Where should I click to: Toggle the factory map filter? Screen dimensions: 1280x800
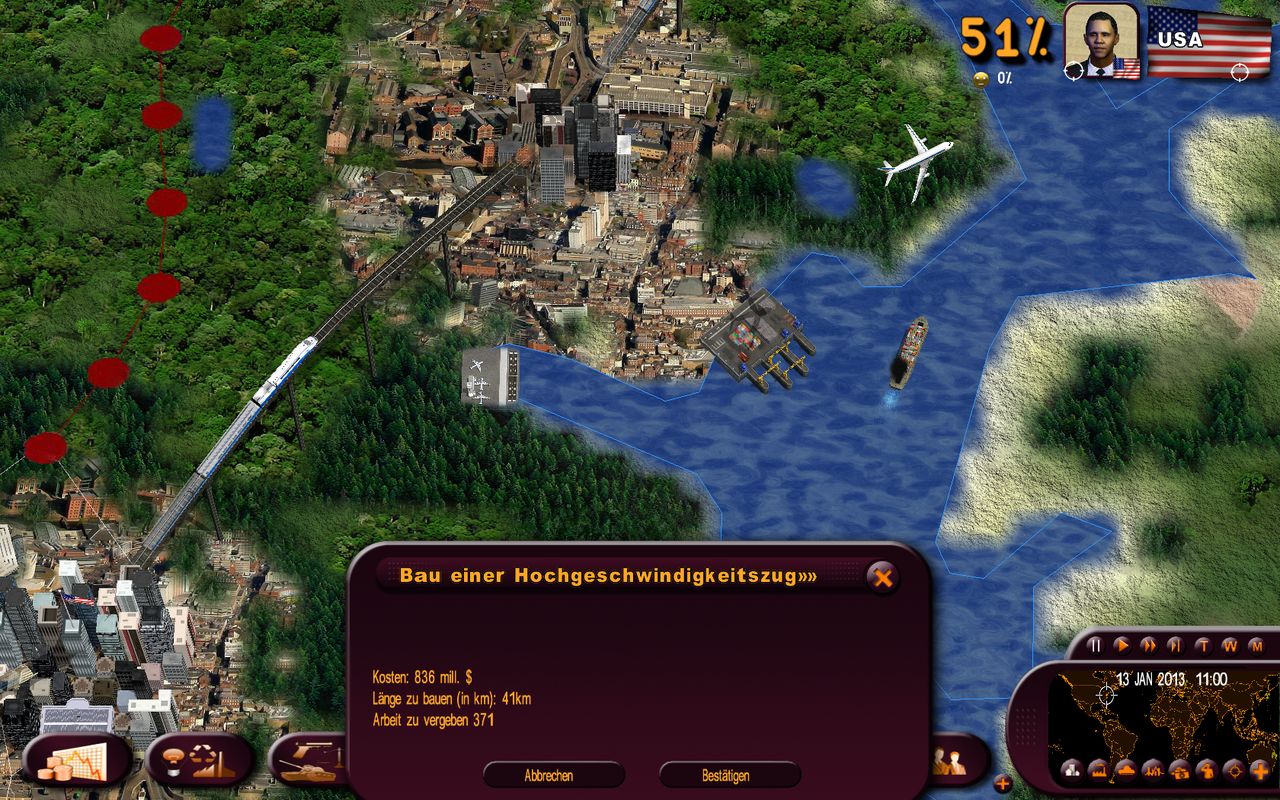(1099, 770)
